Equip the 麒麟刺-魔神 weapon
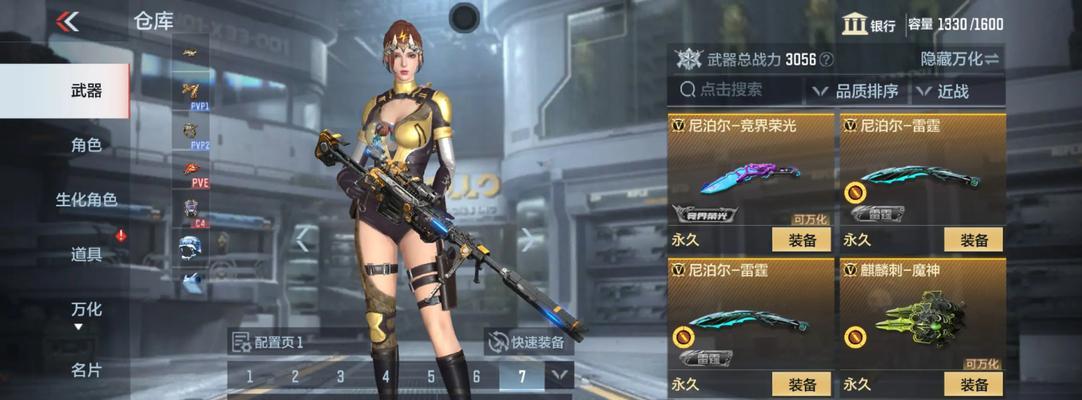This screenshot has width=1082, height=400. 974,384
